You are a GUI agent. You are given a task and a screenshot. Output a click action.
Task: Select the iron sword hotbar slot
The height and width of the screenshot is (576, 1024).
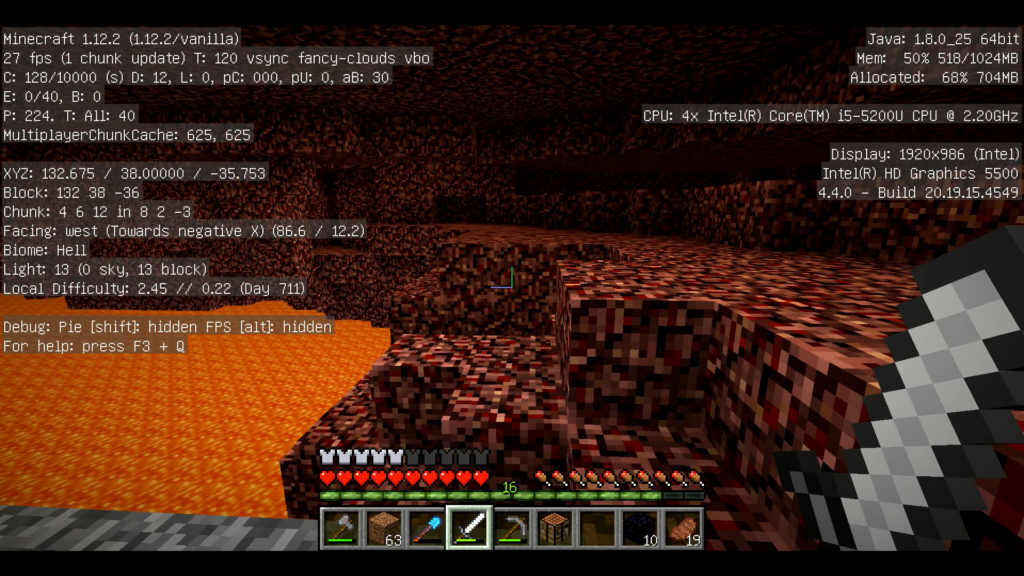[x=468, y=527]
